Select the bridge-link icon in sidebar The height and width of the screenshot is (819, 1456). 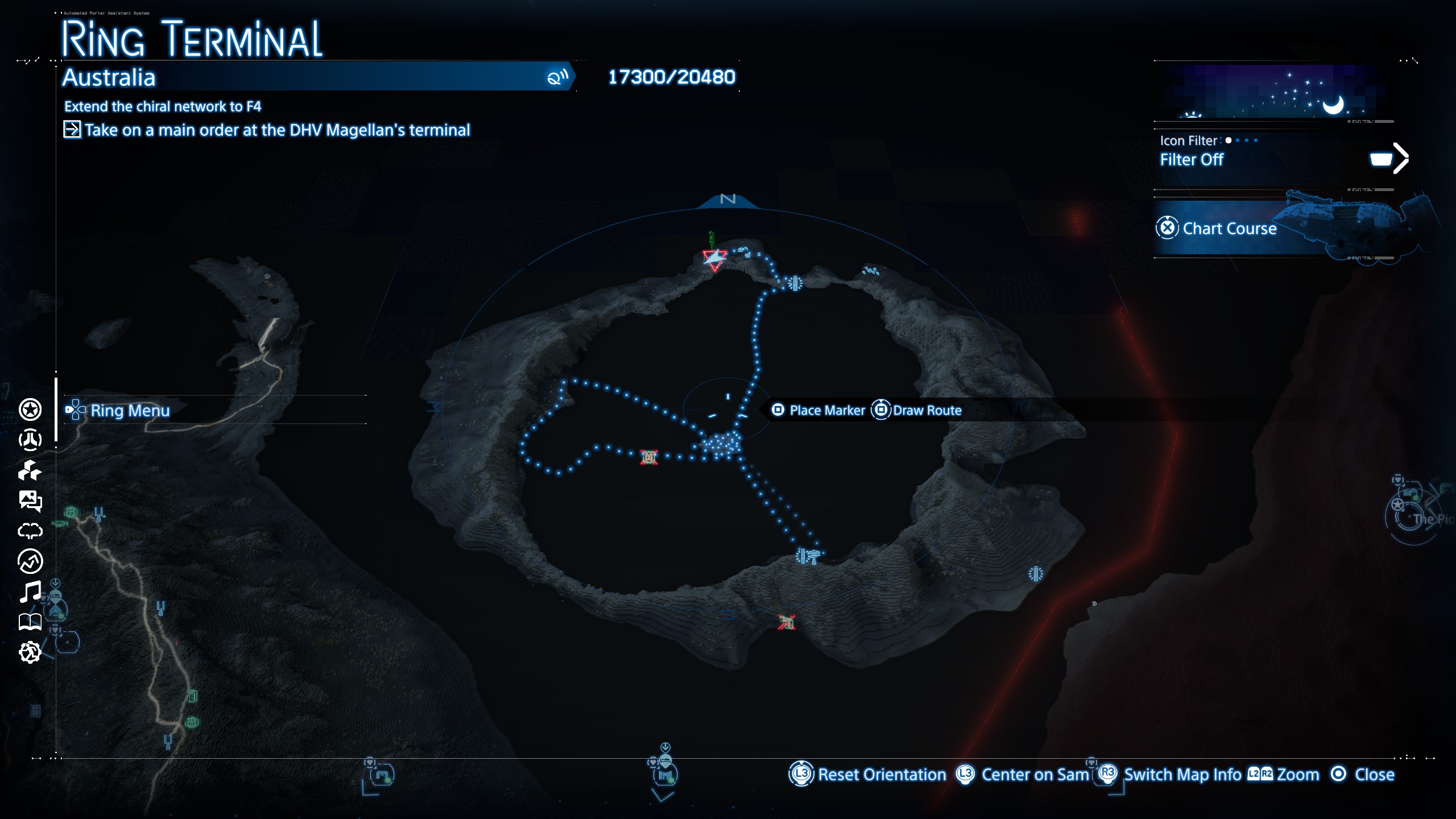point(30,440)
